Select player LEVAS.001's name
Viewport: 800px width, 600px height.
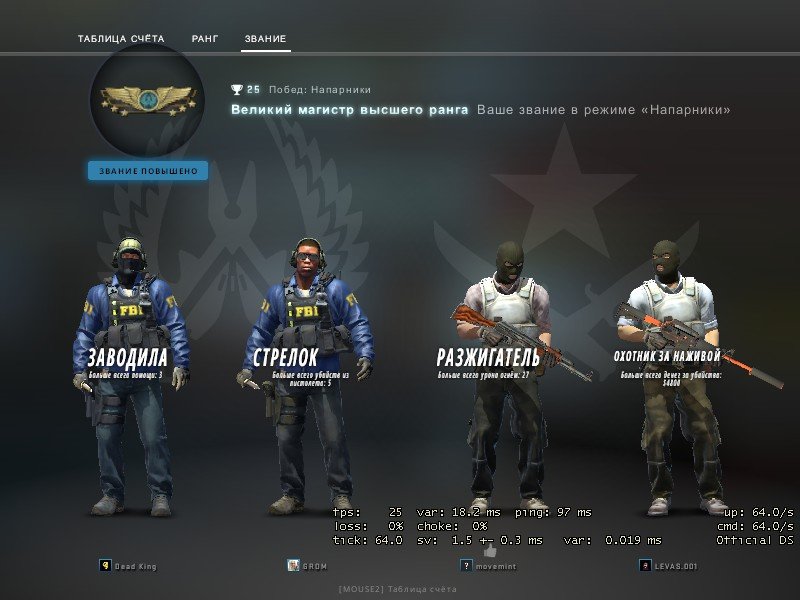click(x=675, y=565)
